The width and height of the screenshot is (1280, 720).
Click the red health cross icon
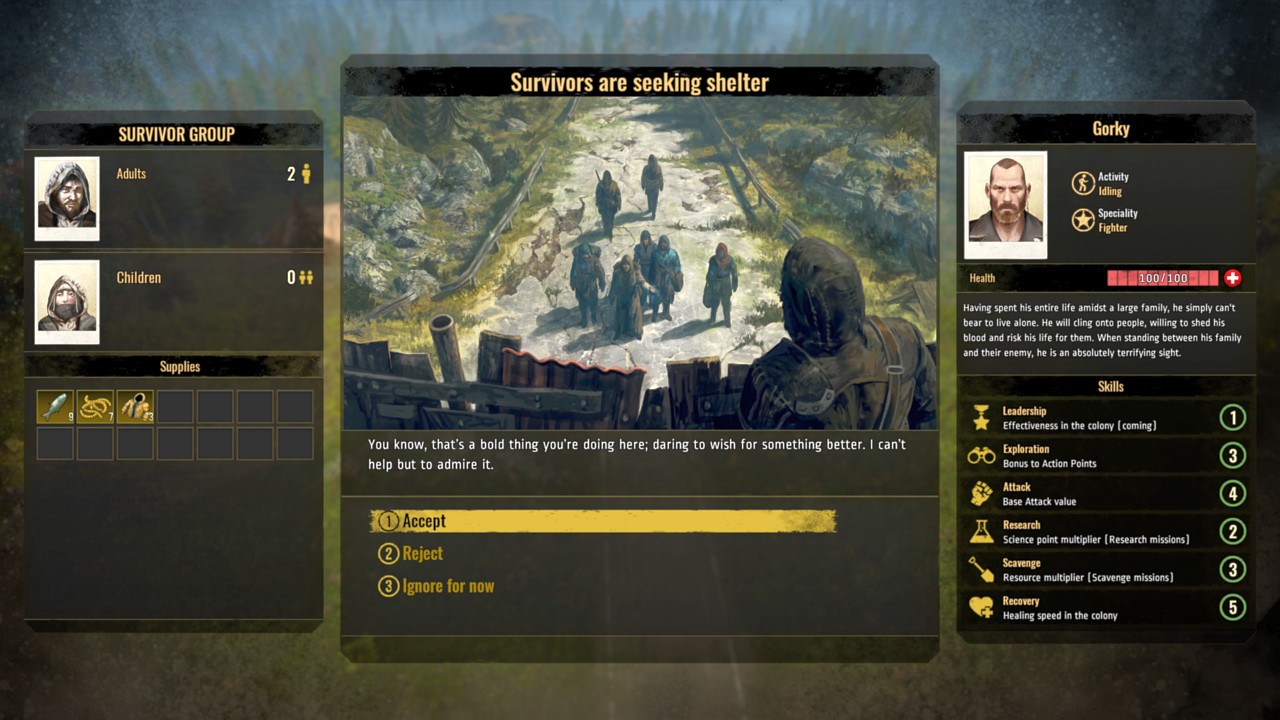tap(1233, 278)
